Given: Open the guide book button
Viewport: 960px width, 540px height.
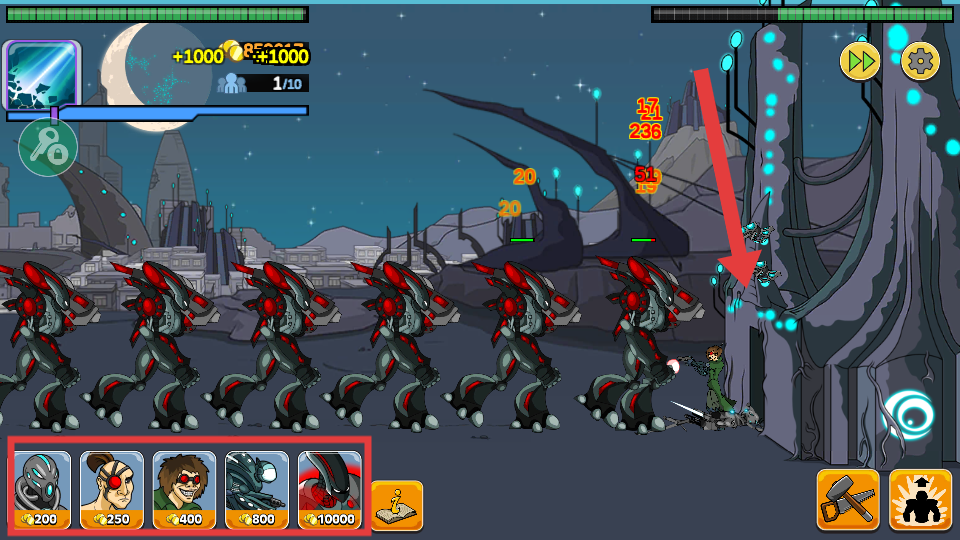Looking at the screenshot, I should 397,505.
